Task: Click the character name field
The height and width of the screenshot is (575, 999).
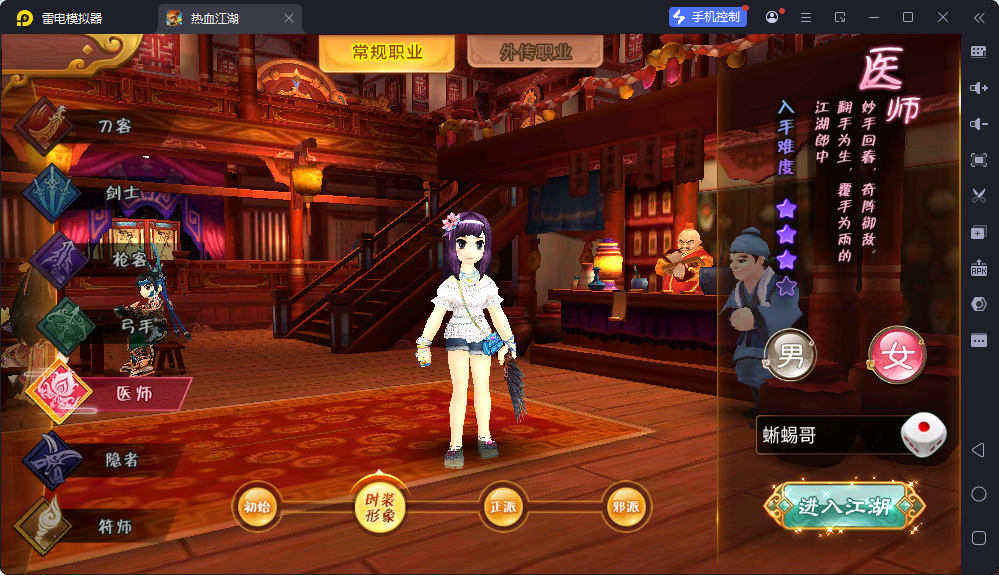Action: click(825, 435)
